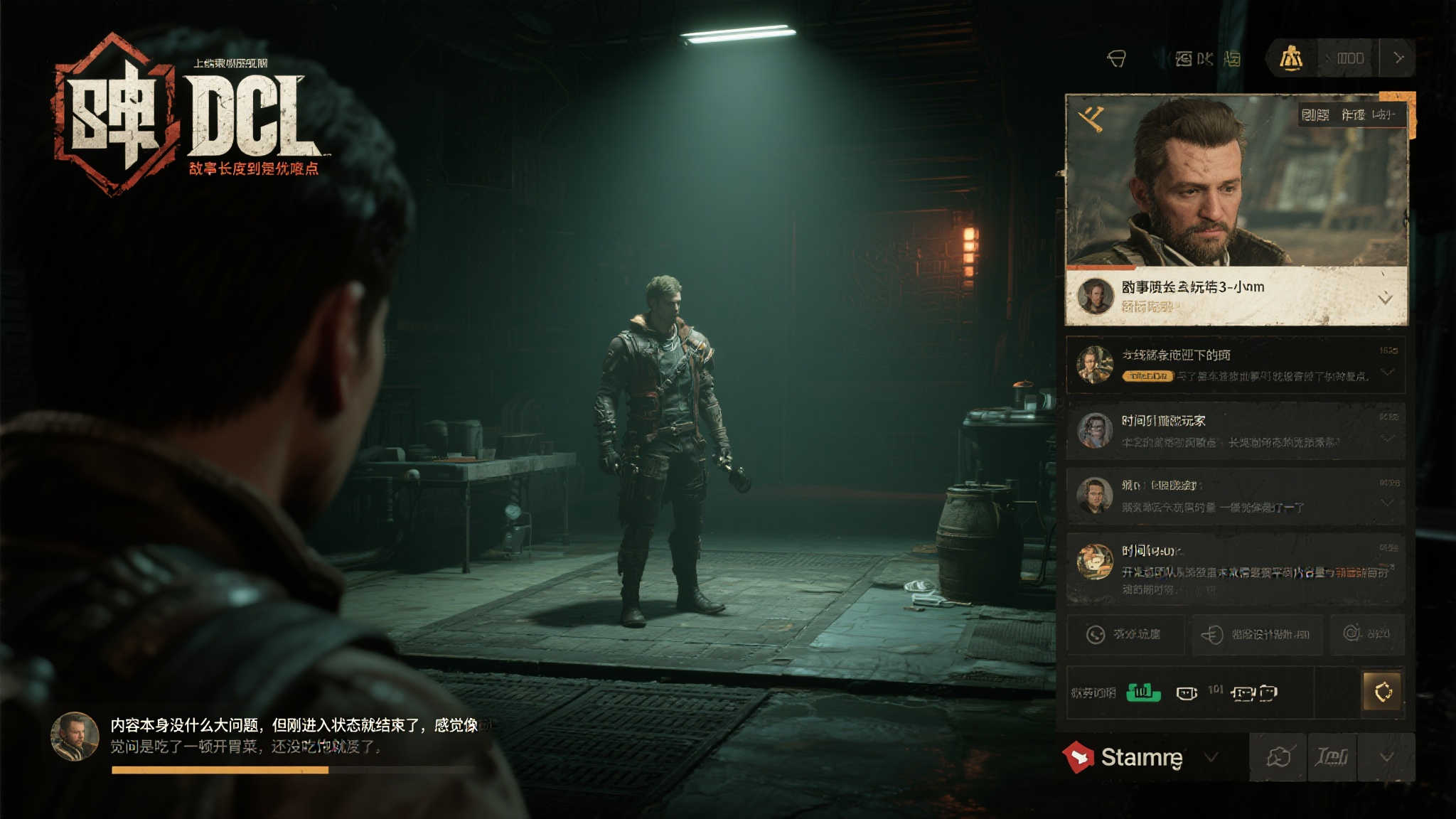
Task: Click the button with the at-sign spiral icon
Action: pyautogui.click(x=1366, y=633)
